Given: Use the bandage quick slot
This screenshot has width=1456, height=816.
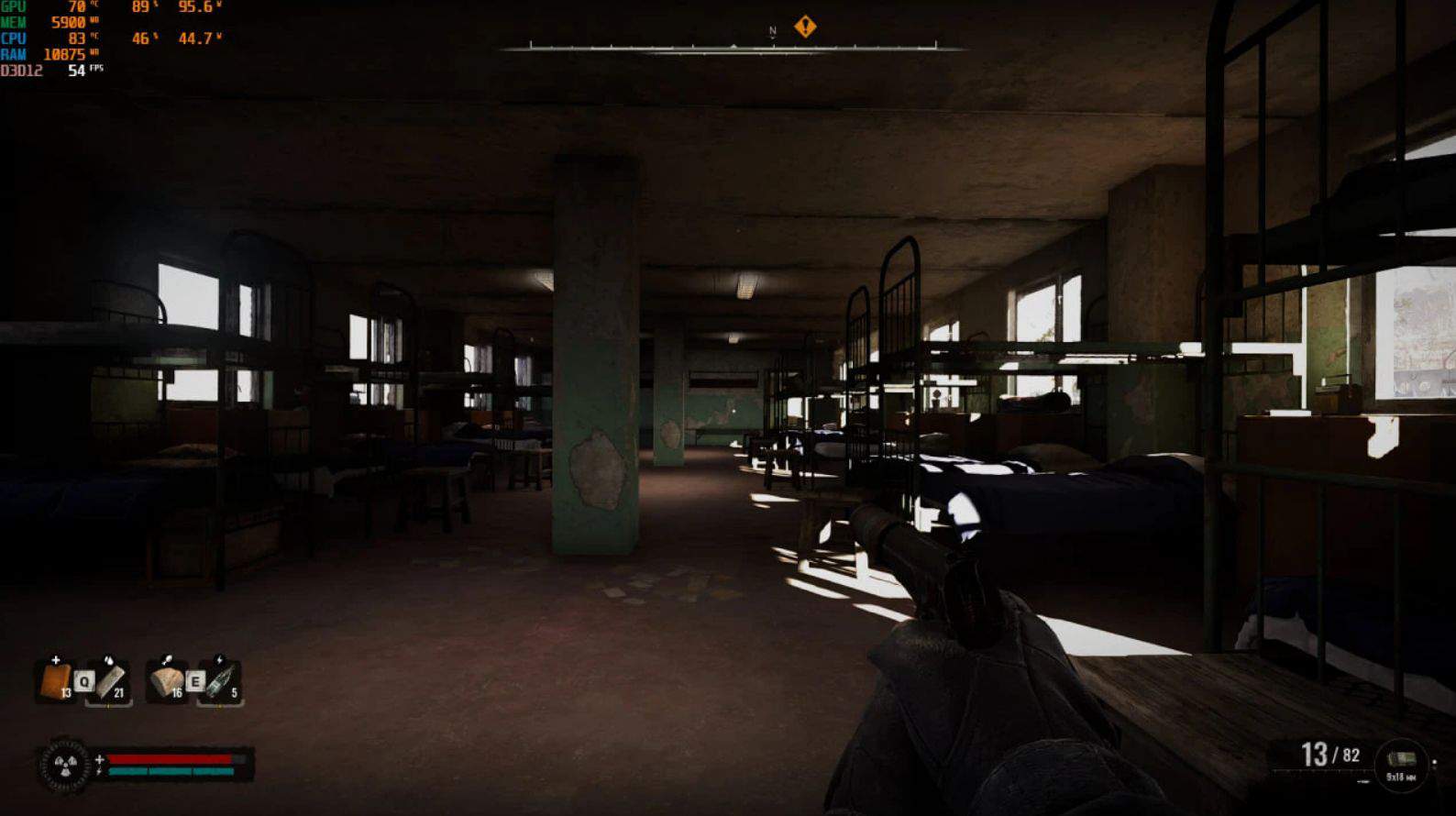Looking at the screenshot, I should click(x=111, y=682).
